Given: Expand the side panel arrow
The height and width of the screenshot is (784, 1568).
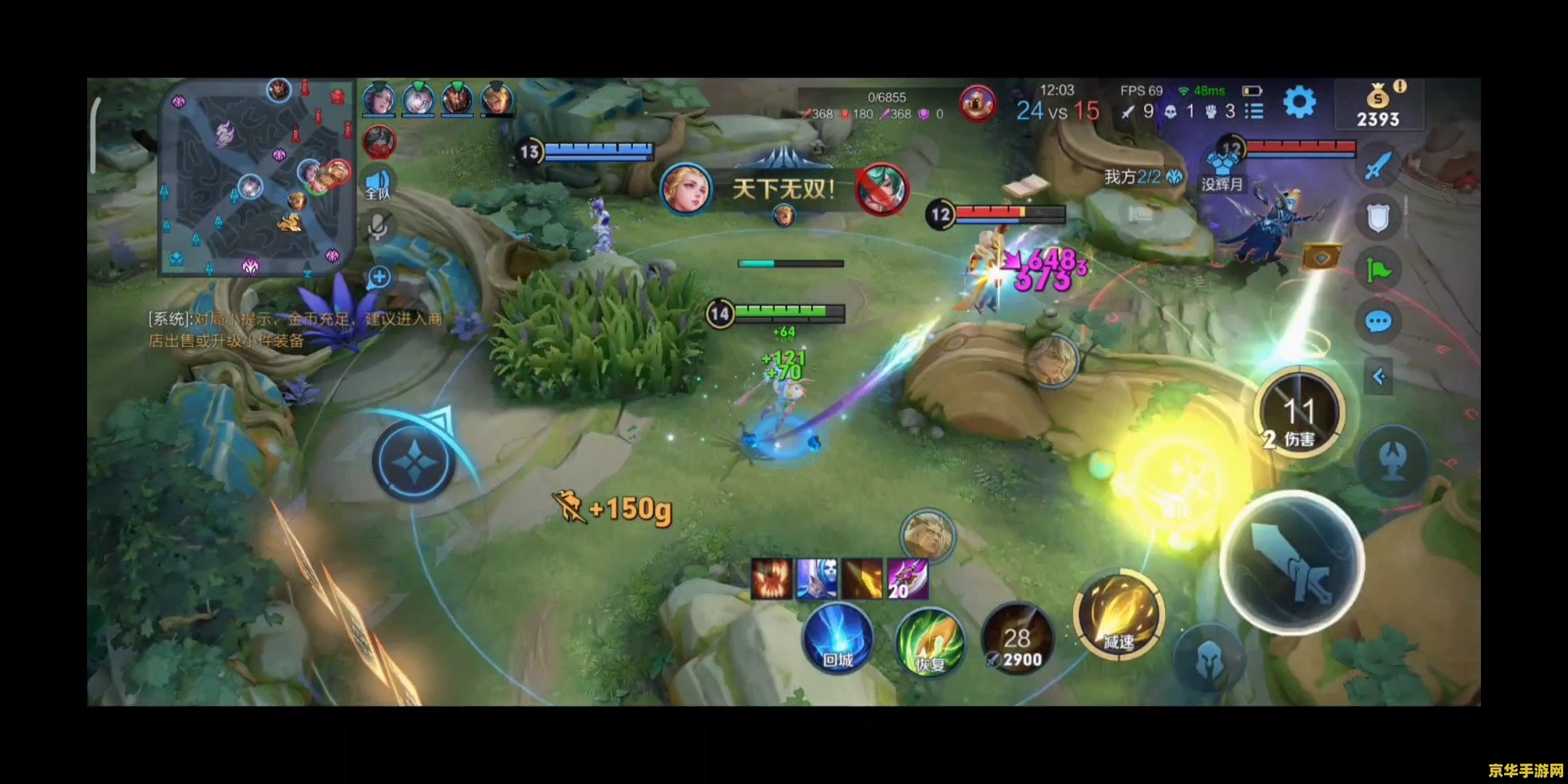Looking at the screenshot, I should [x=1378, y=376].
